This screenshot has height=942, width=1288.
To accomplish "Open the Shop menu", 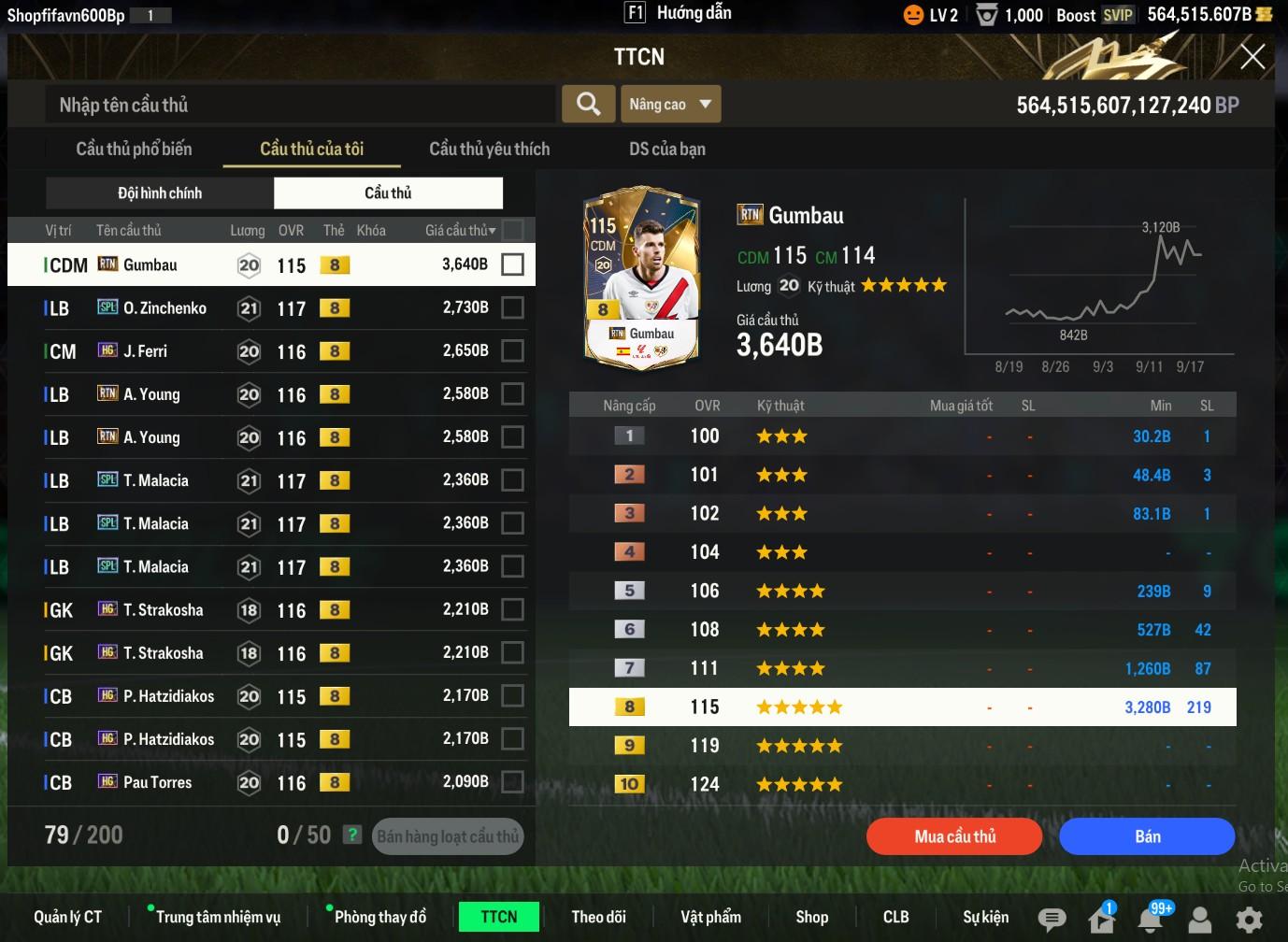I will (x=811, y=917).
